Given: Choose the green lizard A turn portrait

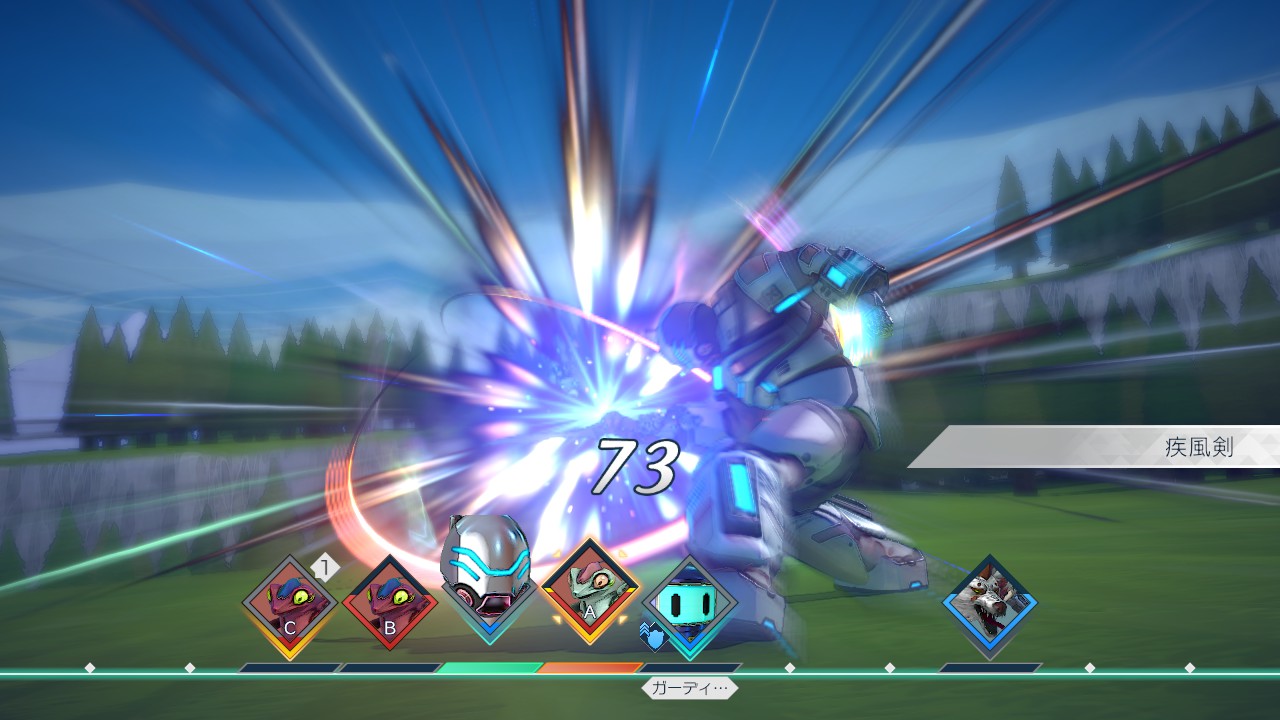Looking at the screenshot, I should [x=590, y=594].
